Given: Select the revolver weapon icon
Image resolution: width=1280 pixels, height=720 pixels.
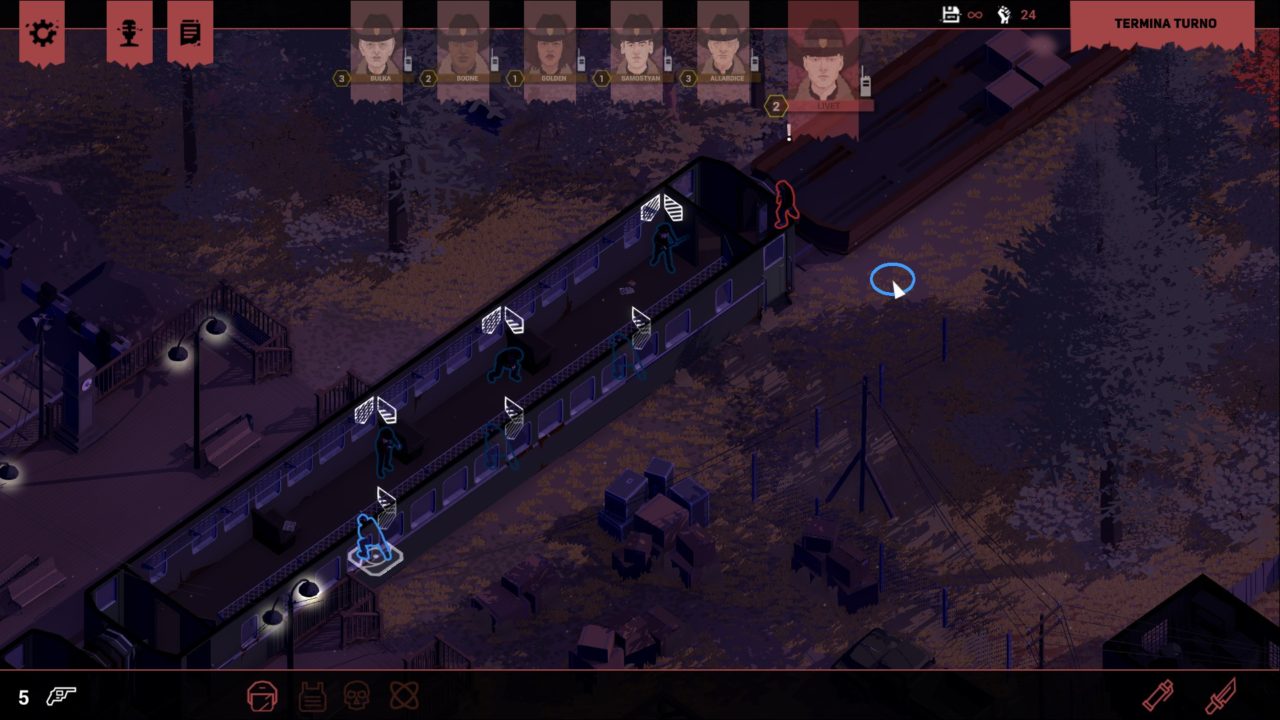Looking at the screenshot, I should click(x=61, y=696).
